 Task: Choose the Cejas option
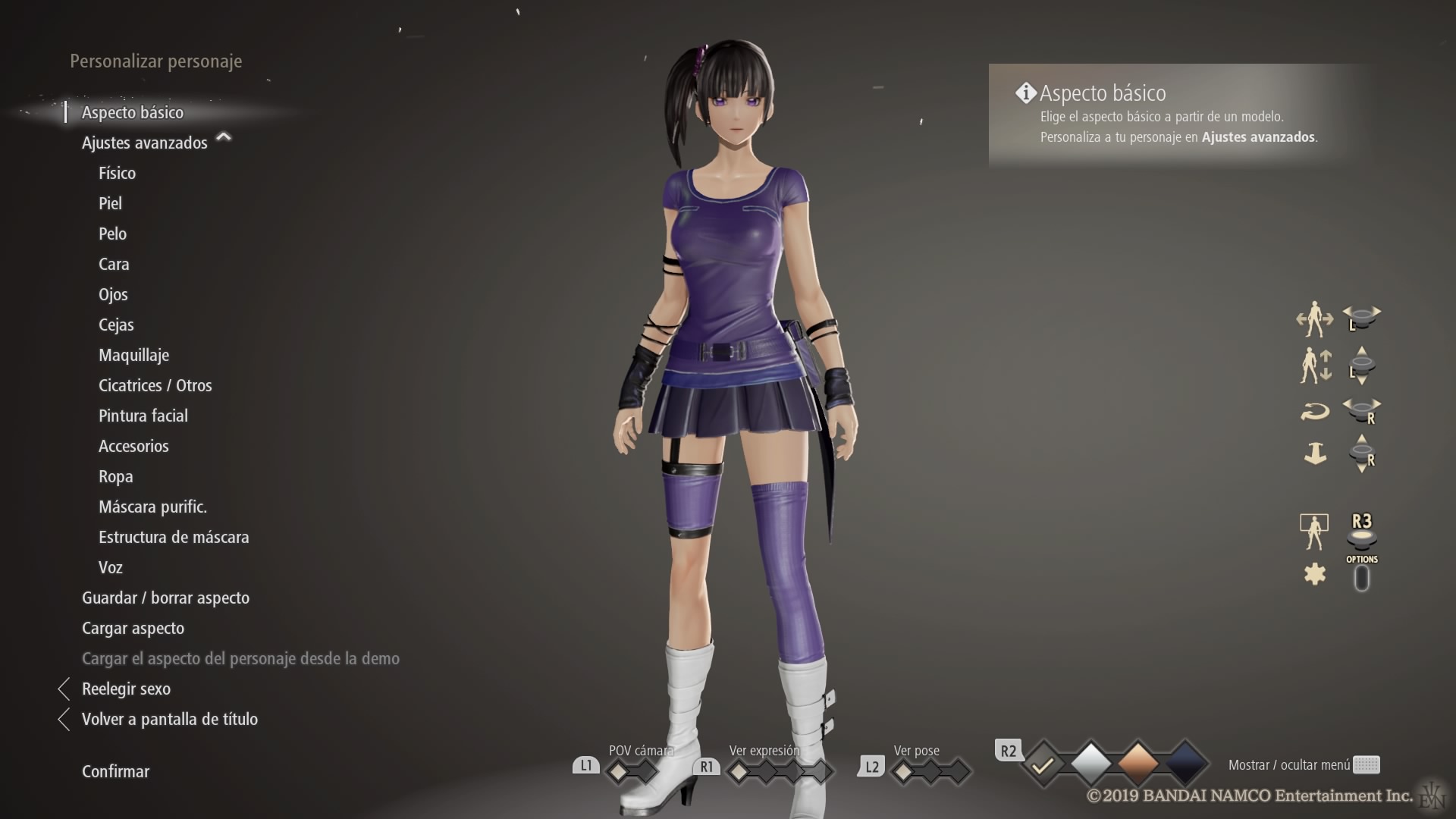tap(116, 325)
